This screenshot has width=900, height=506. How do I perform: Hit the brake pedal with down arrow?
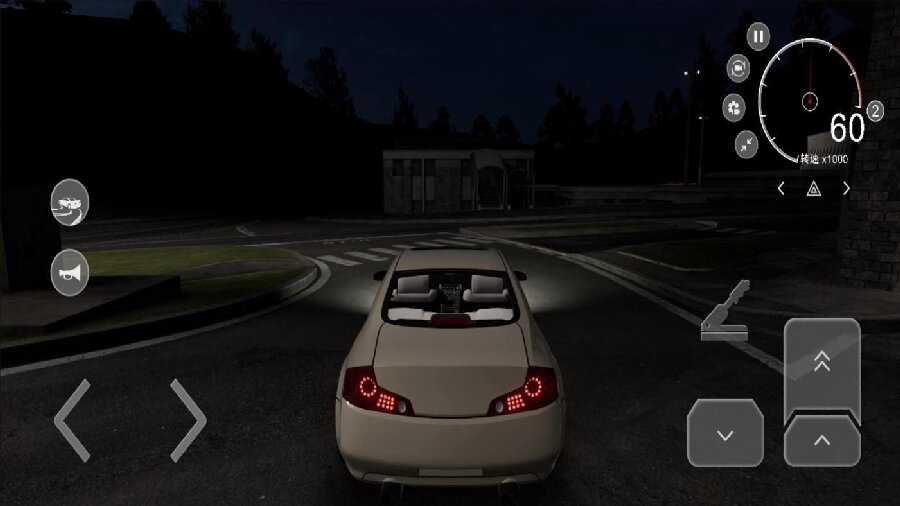click(725, 432)
